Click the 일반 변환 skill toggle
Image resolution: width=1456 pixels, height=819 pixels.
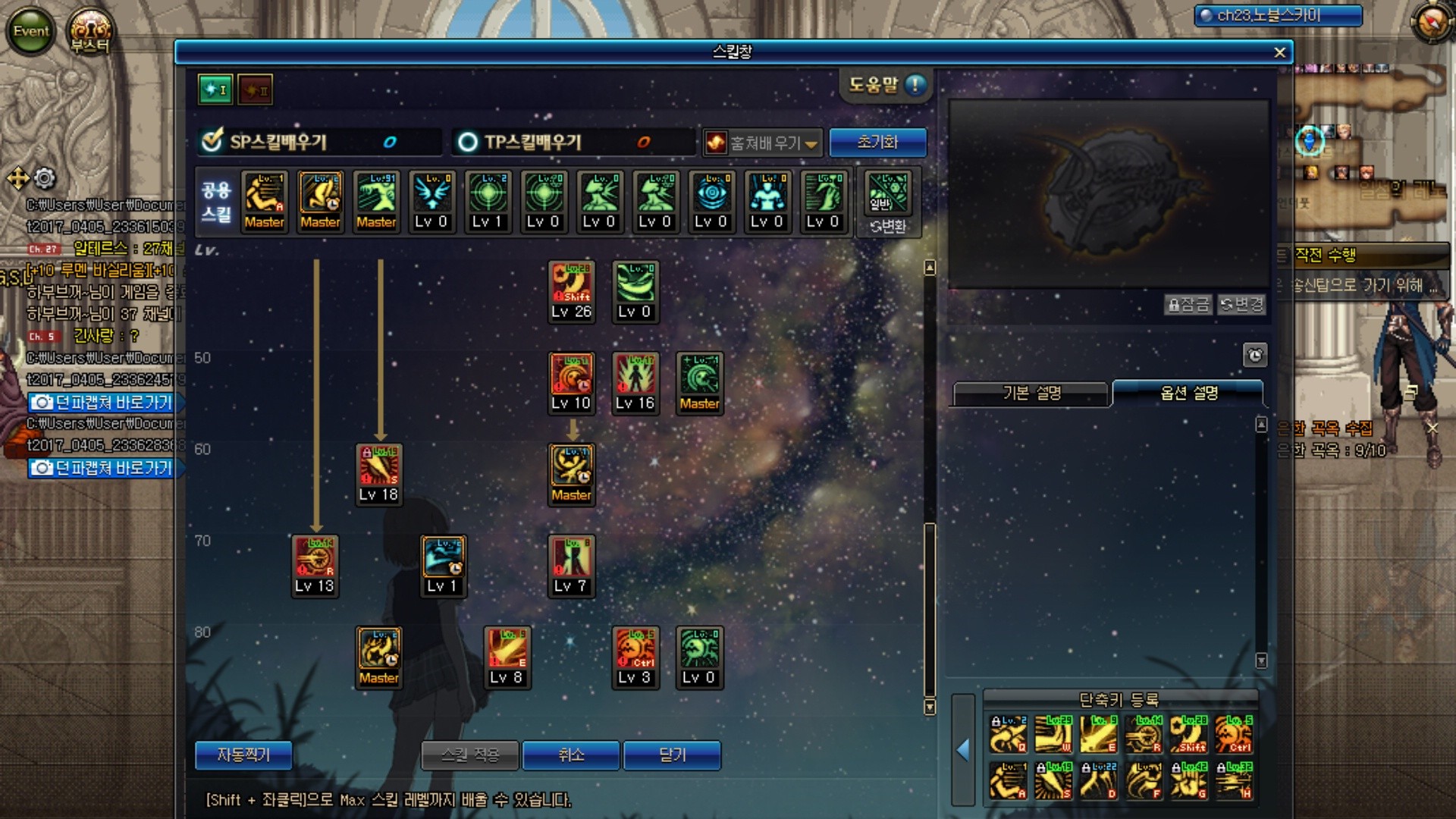(888, 202)
